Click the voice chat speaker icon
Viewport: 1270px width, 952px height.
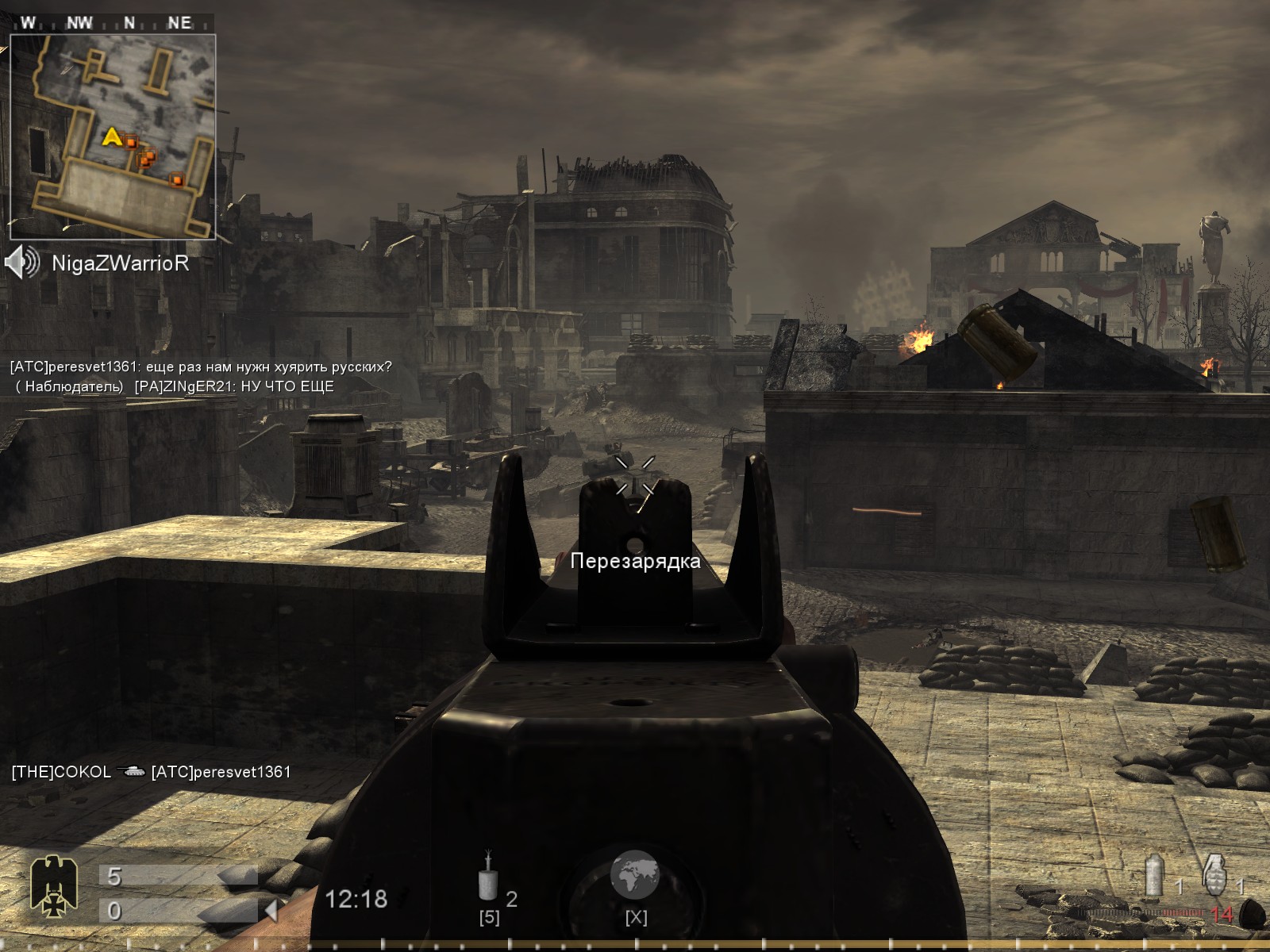click(x=21, y=262)
